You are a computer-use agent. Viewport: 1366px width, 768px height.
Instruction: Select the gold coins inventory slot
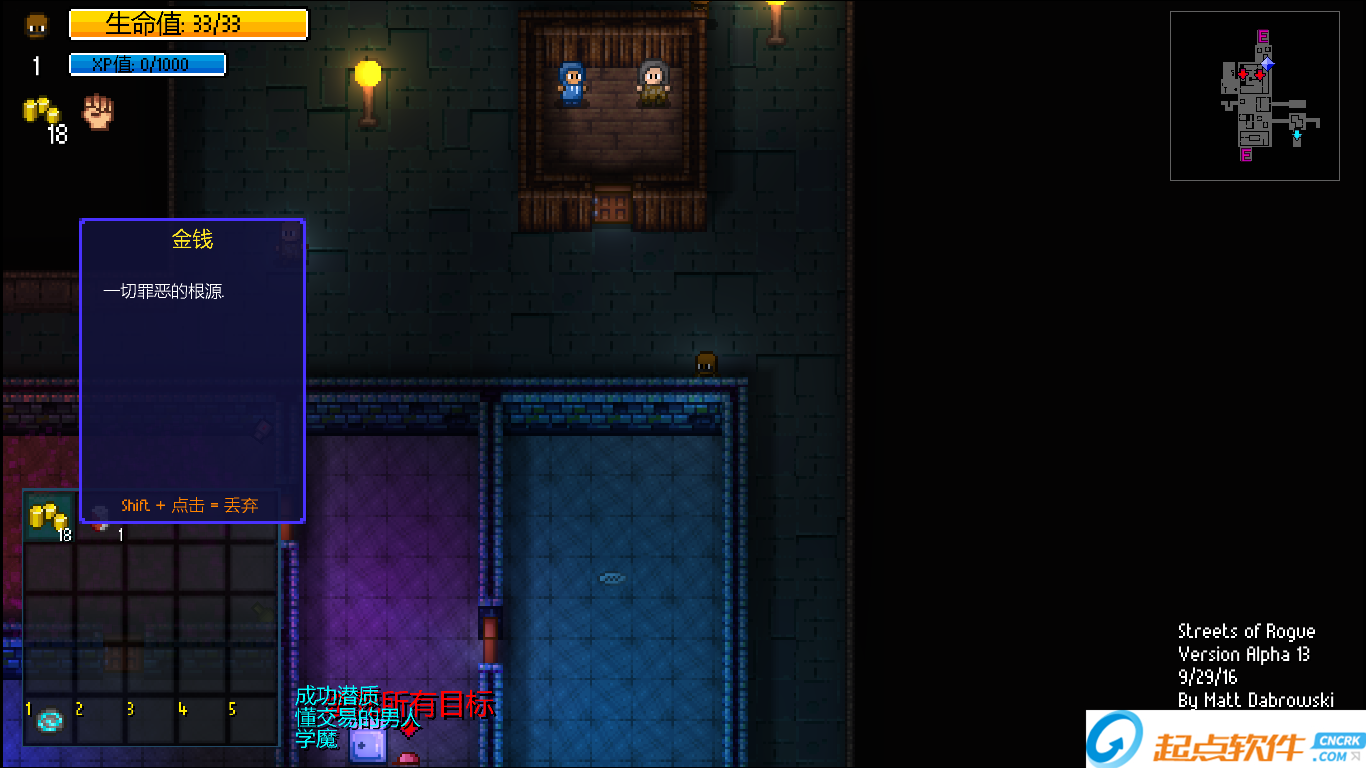tap(49, 517)
